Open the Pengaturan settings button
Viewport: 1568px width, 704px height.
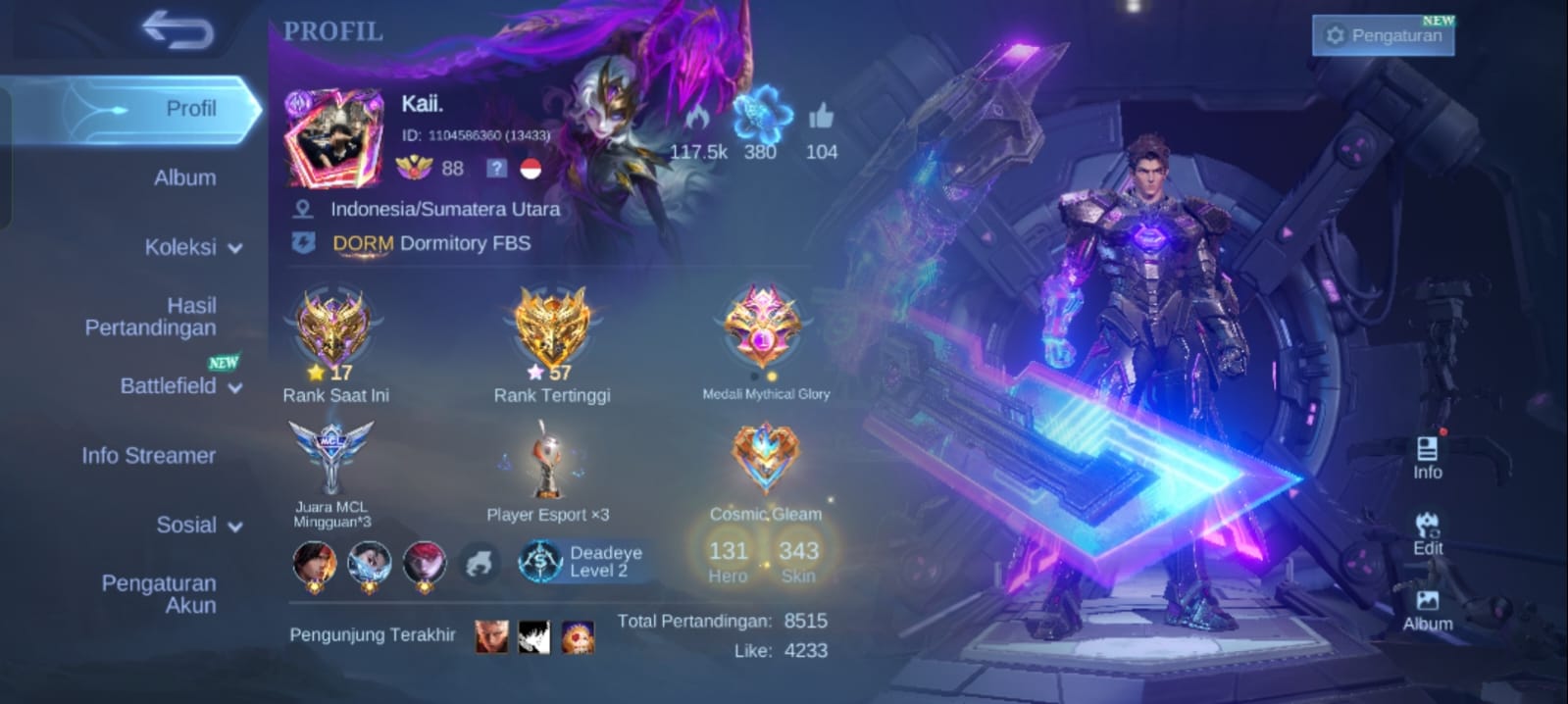1384,35
